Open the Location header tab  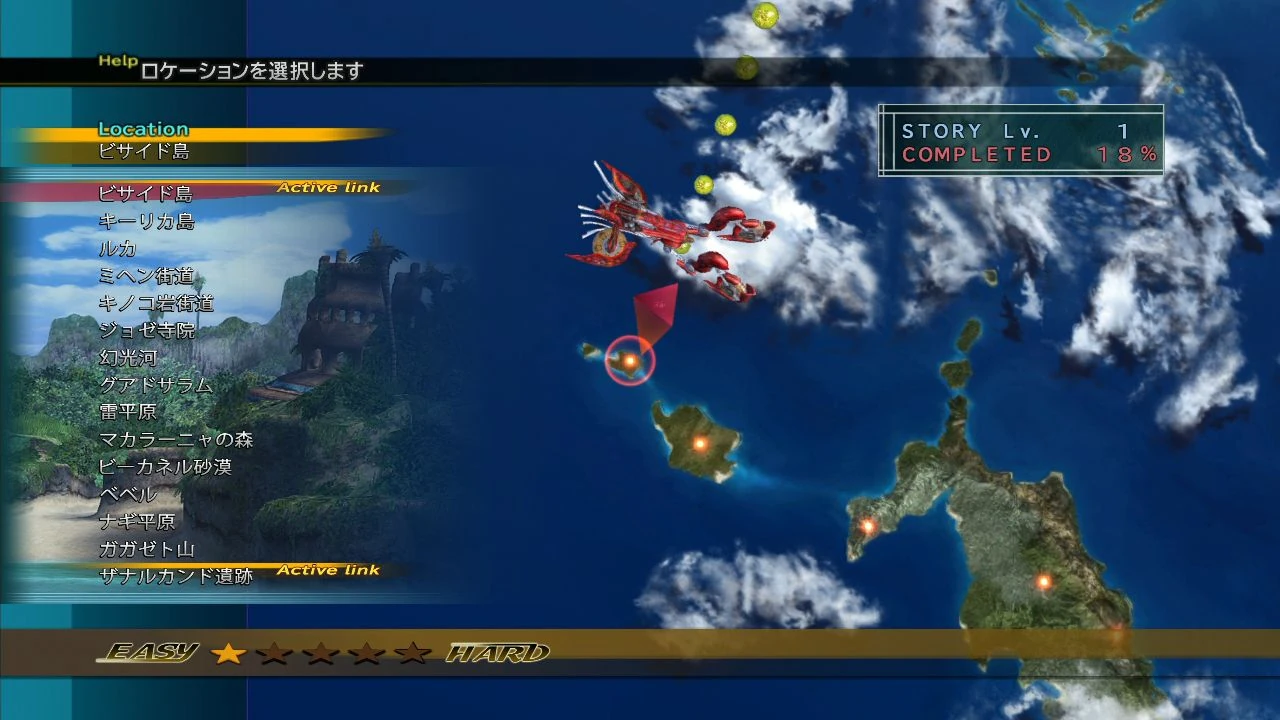click(144, 128)
